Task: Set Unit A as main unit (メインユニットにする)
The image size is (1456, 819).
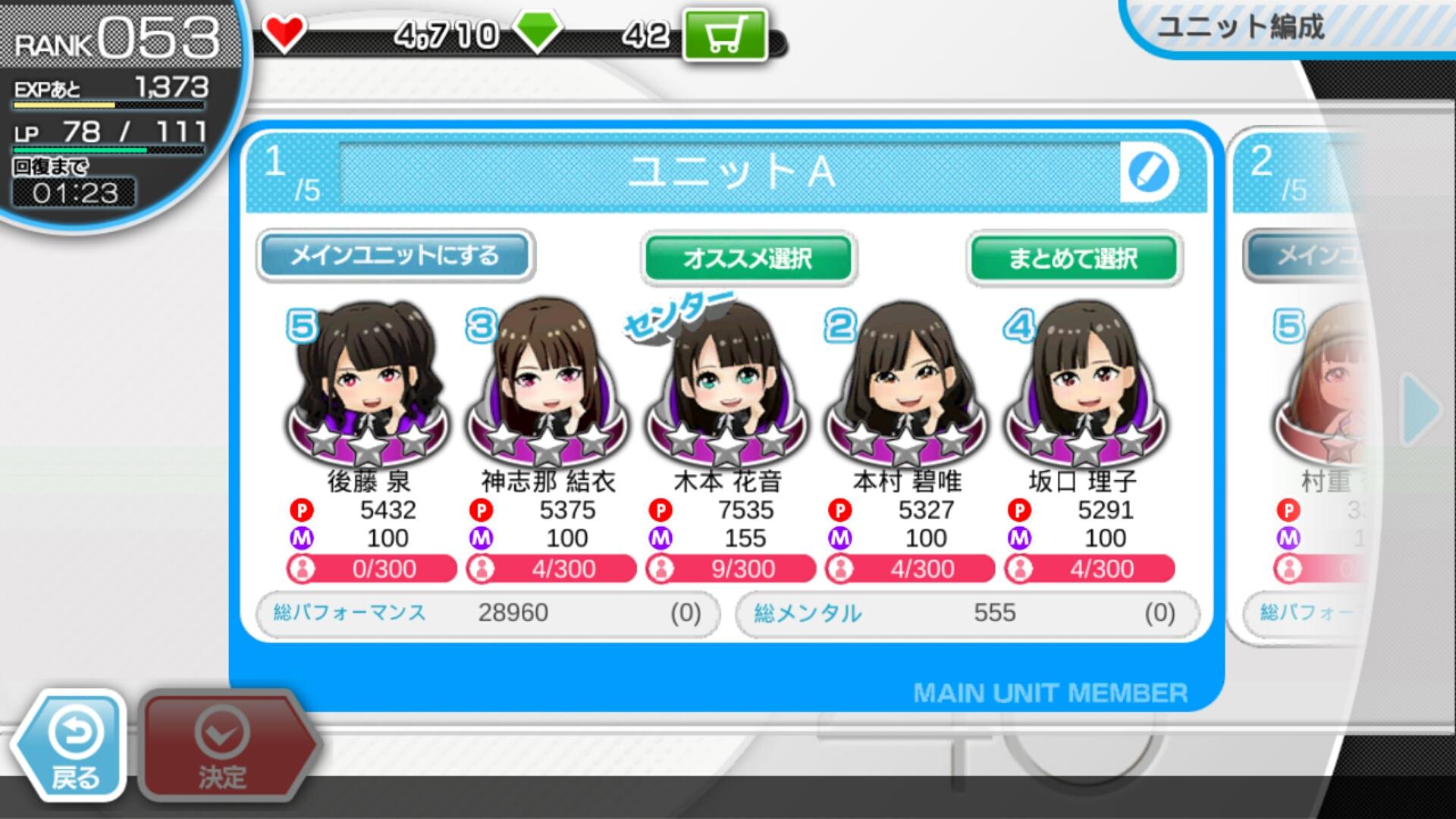Action: point(394,256)
